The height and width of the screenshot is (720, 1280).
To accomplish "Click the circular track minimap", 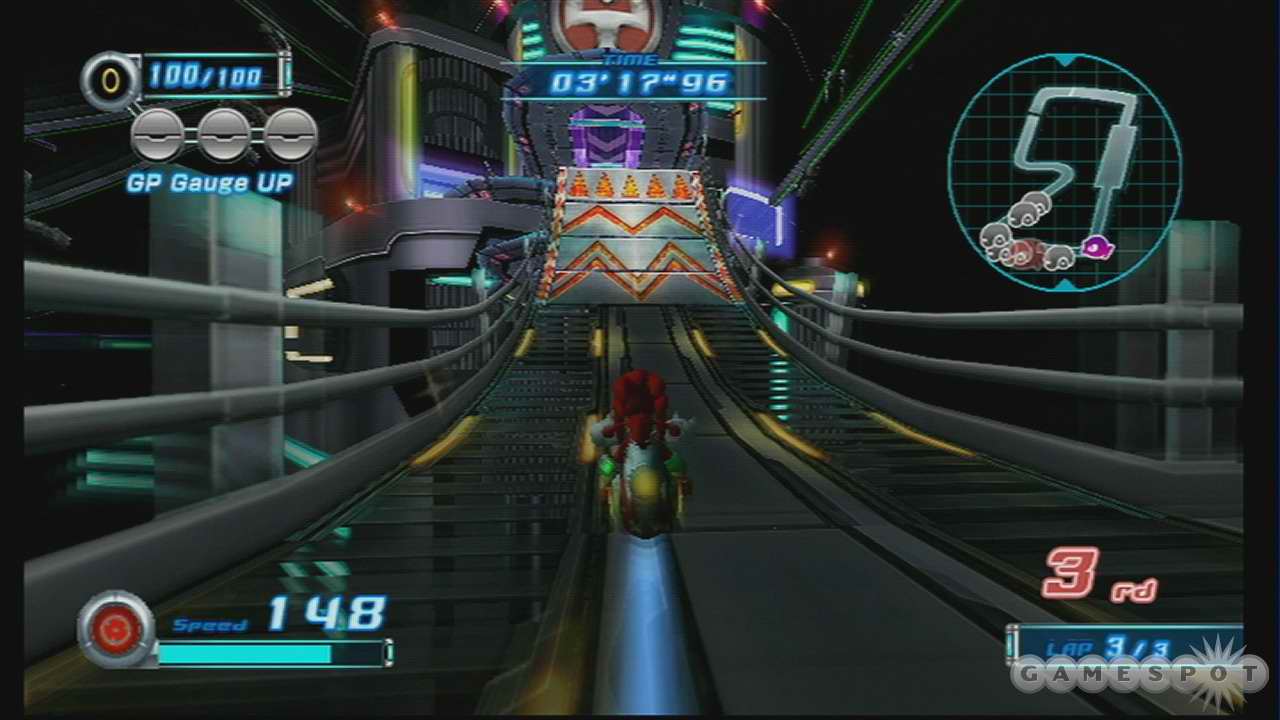I will coord(1064,171).
